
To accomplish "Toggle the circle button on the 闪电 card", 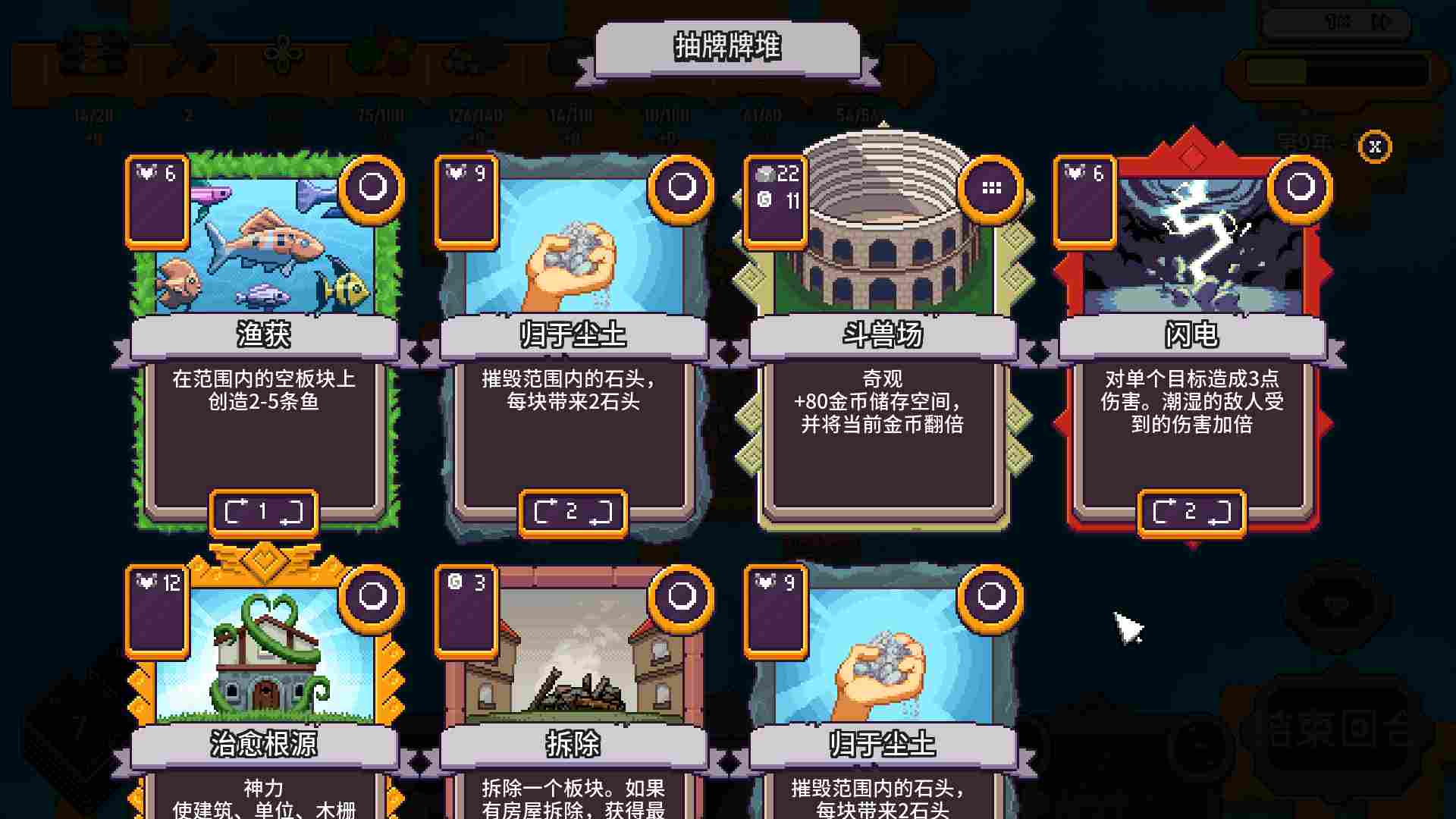I will pos(1298,187).
